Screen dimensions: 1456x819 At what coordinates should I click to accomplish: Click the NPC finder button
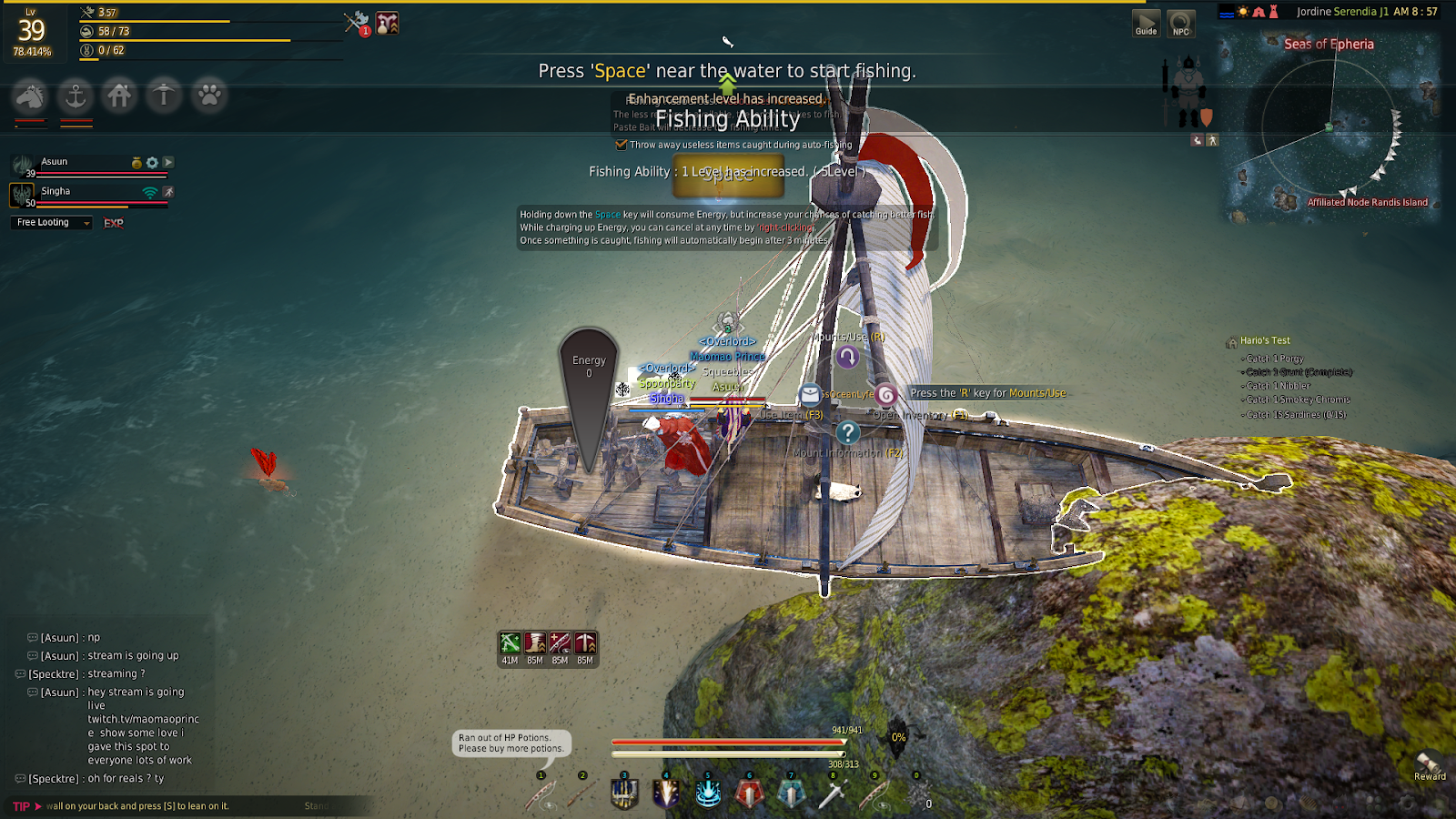(x=1180, y=24)
